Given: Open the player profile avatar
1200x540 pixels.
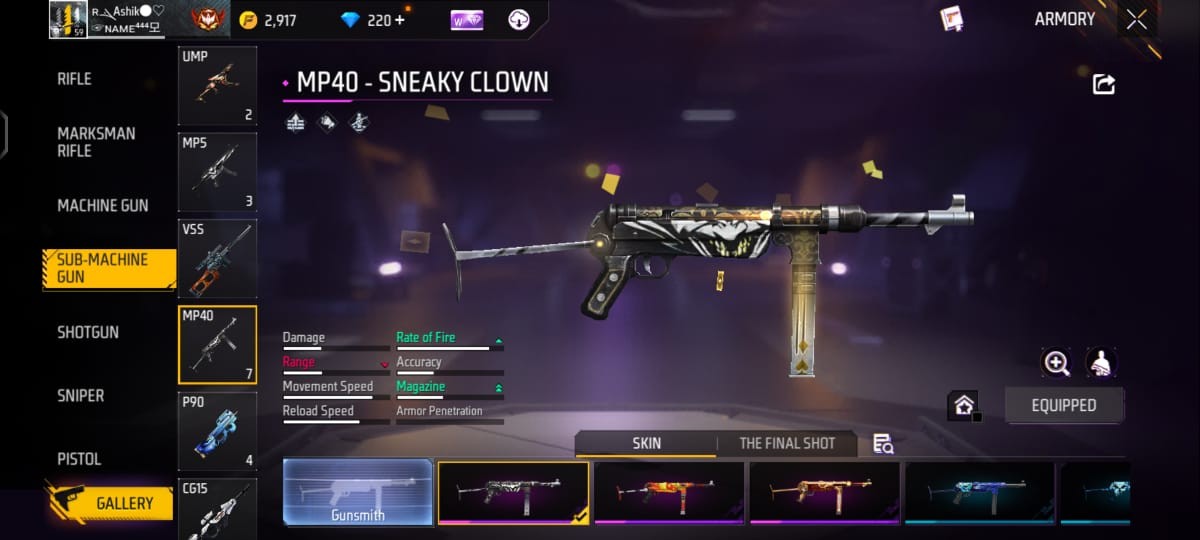Looking at the screenshot, I should [68, 19].
